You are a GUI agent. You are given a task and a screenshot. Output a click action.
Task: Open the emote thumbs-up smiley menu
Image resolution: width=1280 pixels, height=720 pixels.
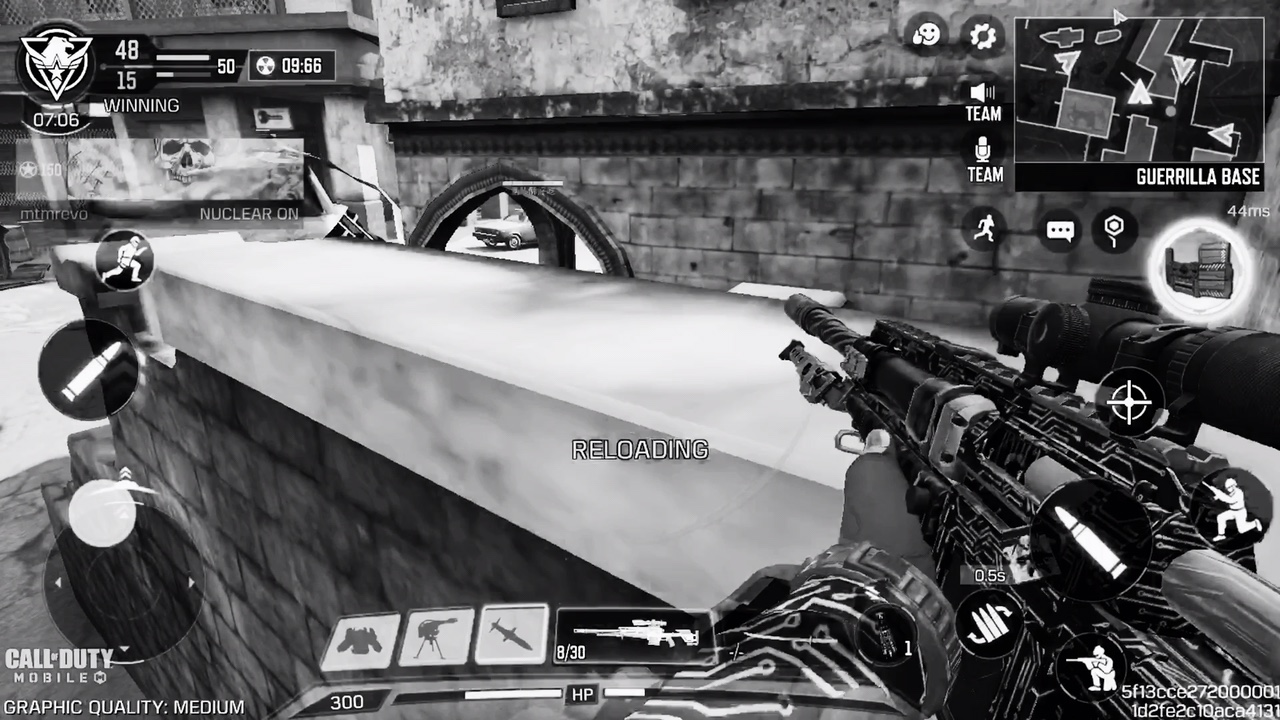(926, 37)
